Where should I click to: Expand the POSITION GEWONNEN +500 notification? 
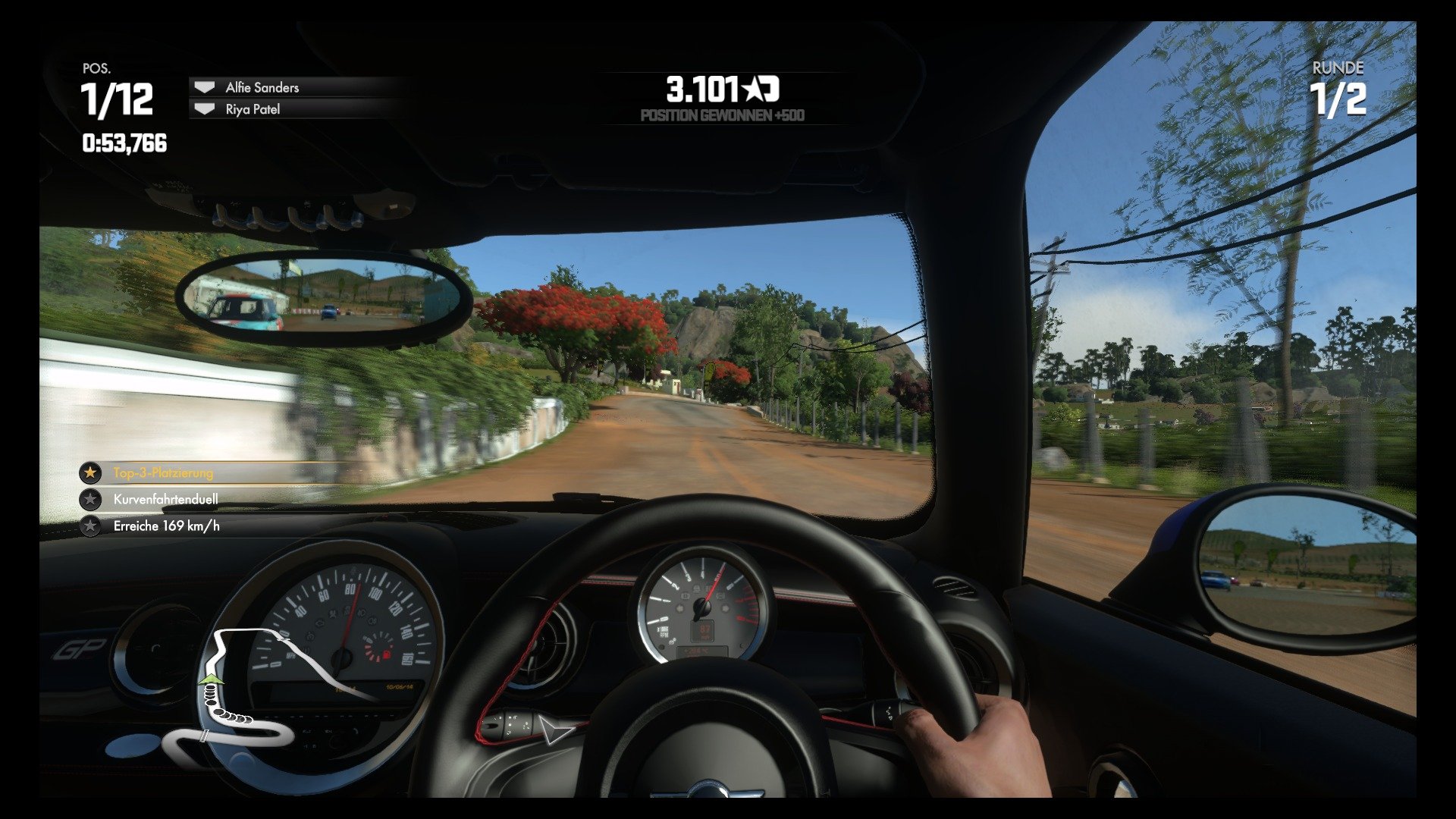[x=722, y=115]
